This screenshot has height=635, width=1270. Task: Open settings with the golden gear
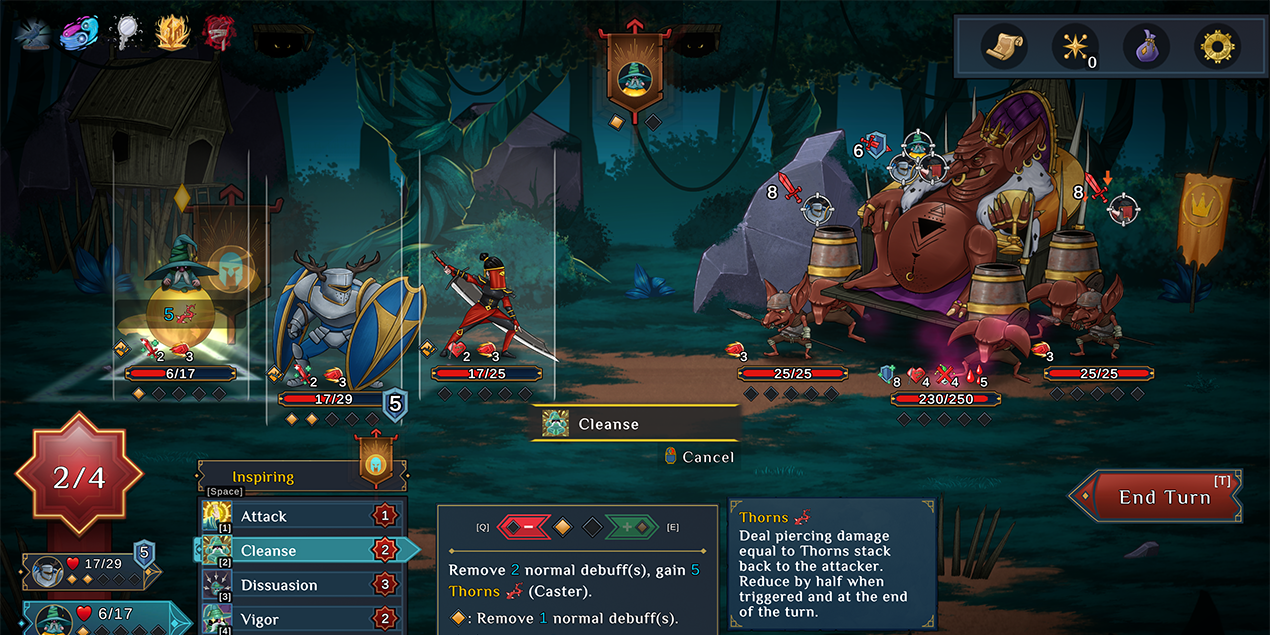1217,46
